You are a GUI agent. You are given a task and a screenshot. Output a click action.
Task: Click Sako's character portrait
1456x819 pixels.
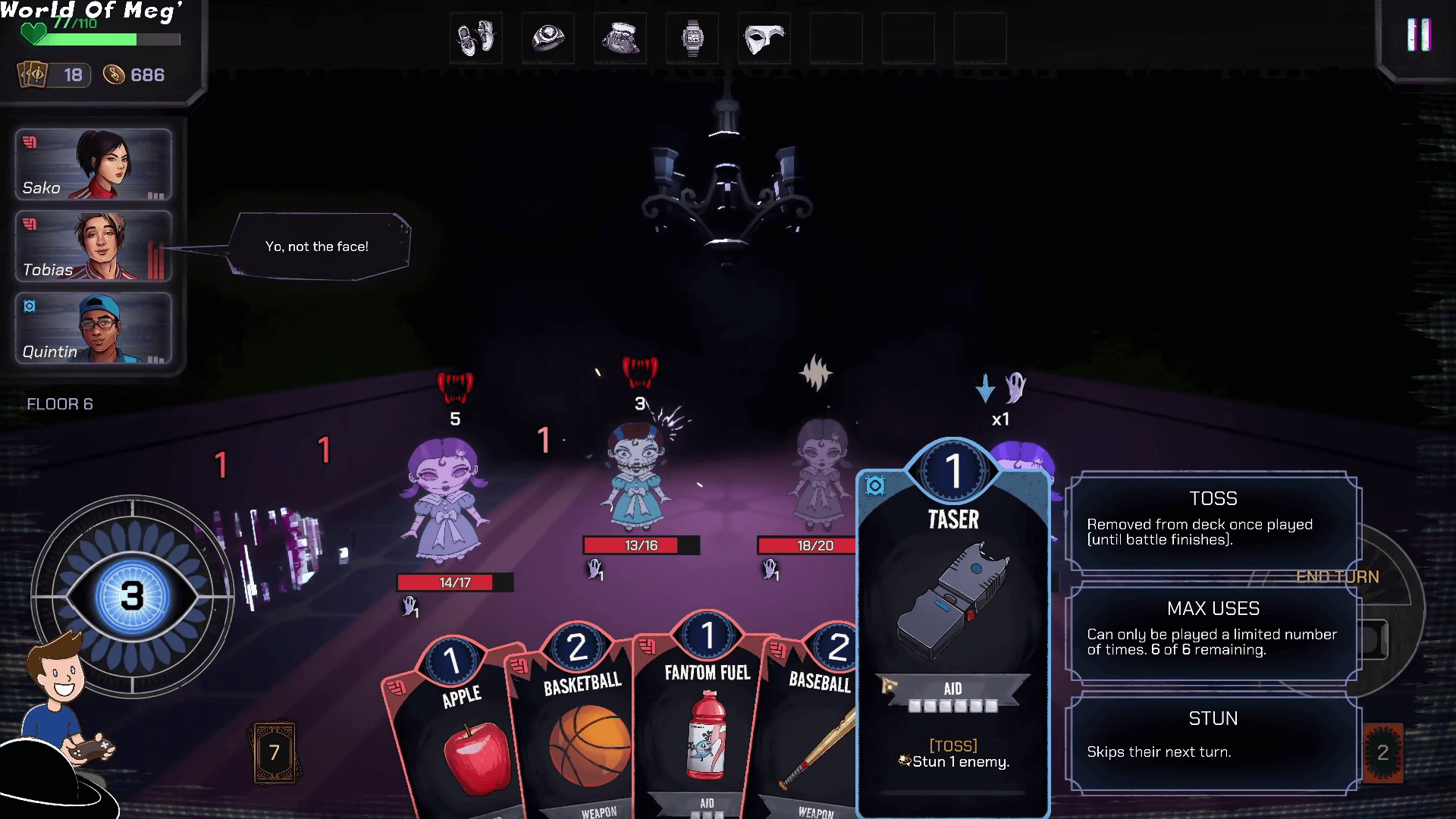pos(93,165)
